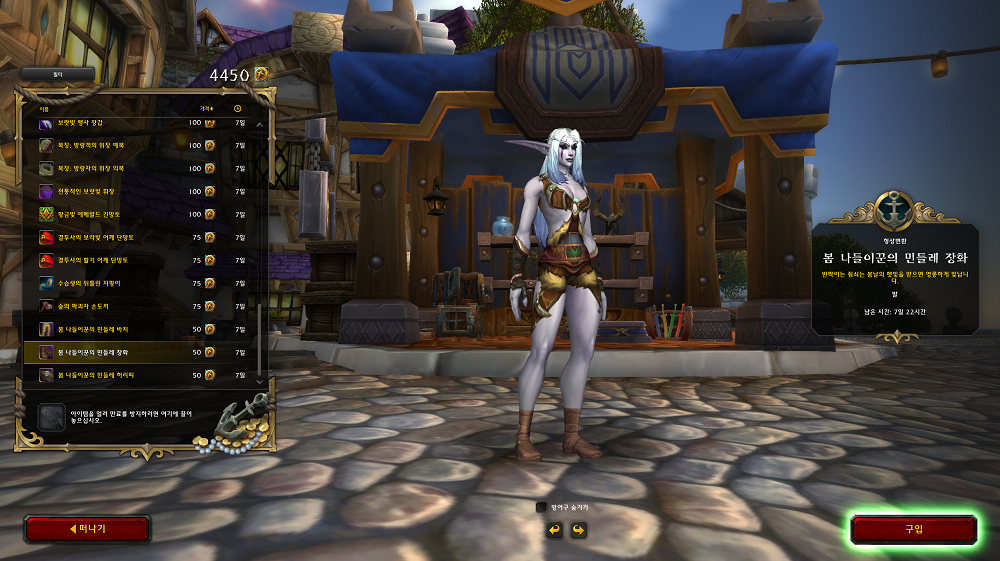
Task: Select 복장: 방랑객의 위장 예복 row
Action: click(x=140, y=145)
